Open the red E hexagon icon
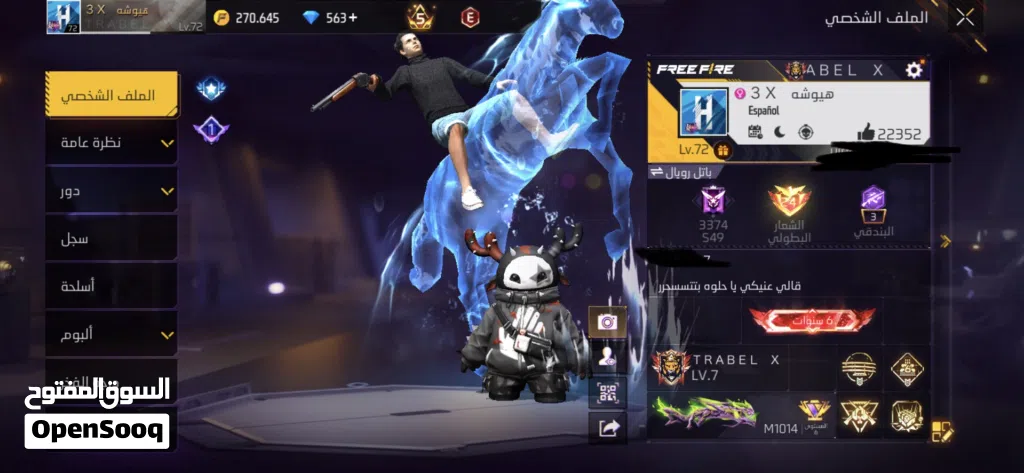Viewport: 1024px width, 473px height. (469, 17)
